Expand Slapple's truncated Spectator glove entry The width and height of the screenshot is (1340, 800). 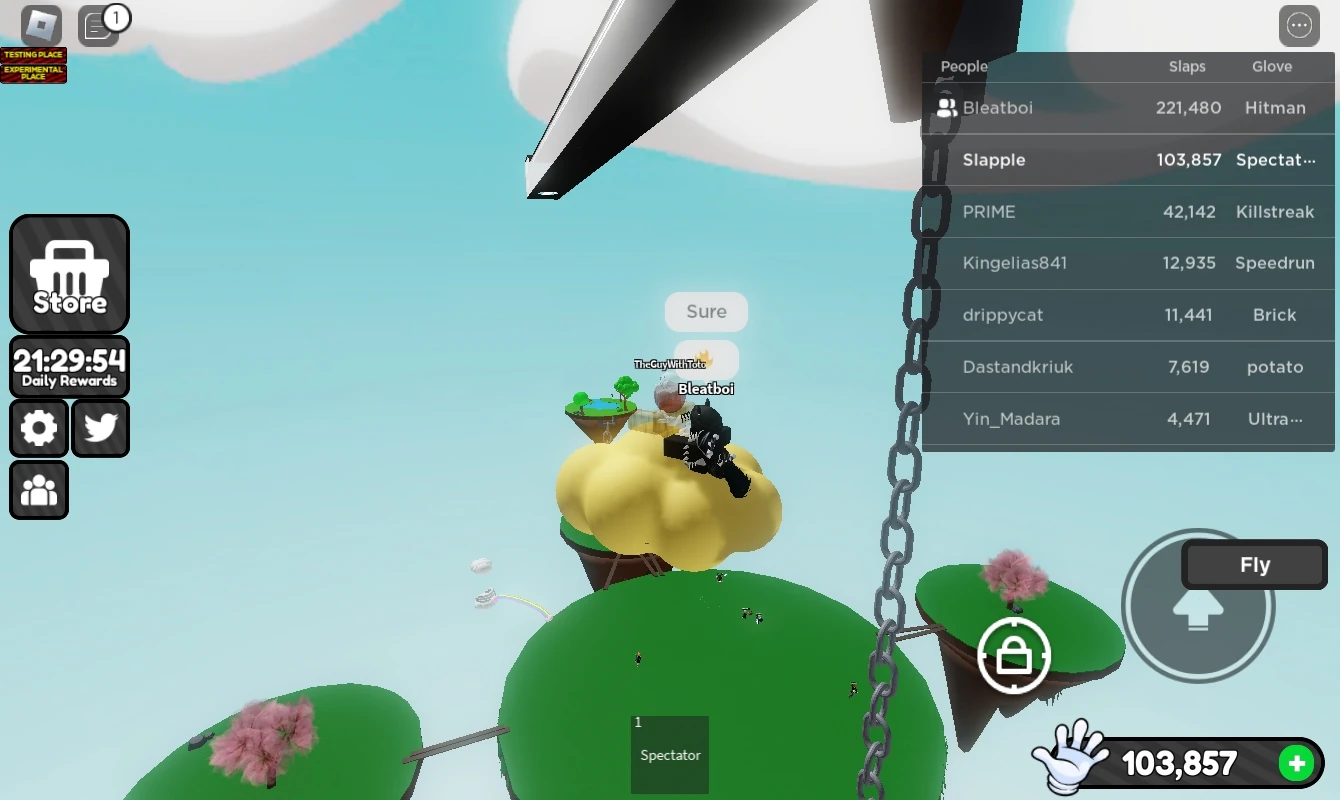pyautogui.click(x=1277, y=160)
